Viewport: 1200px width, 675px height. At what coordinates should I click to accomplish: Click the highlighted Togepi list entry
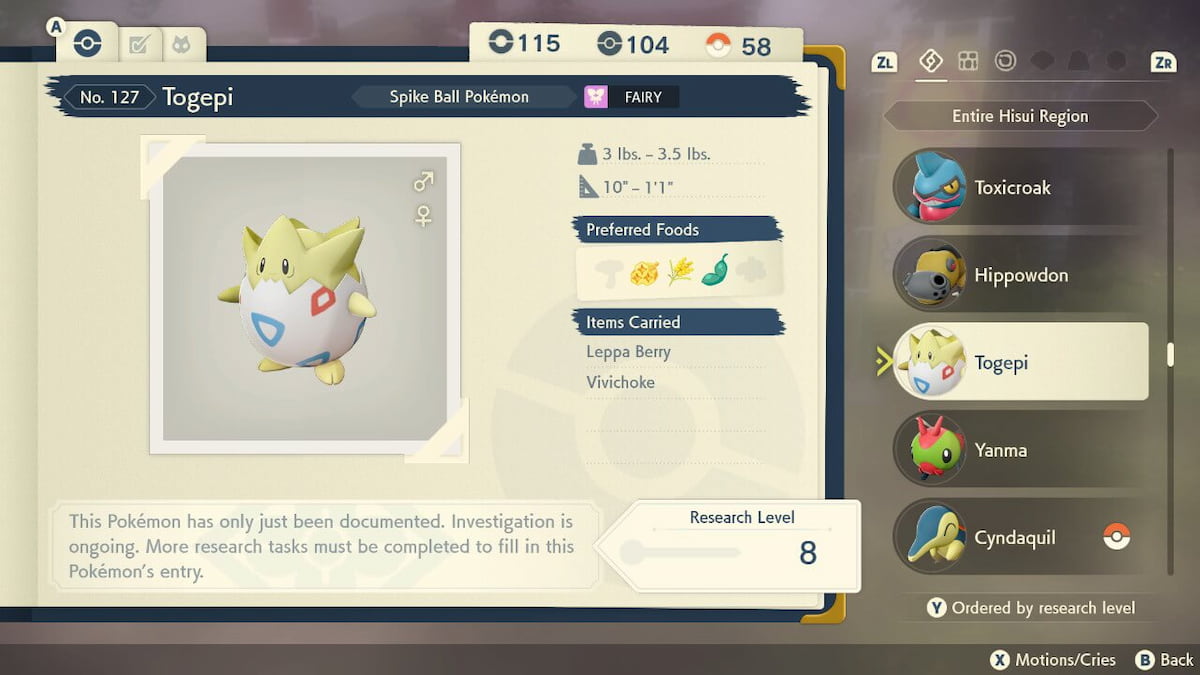coord(1020,362)
